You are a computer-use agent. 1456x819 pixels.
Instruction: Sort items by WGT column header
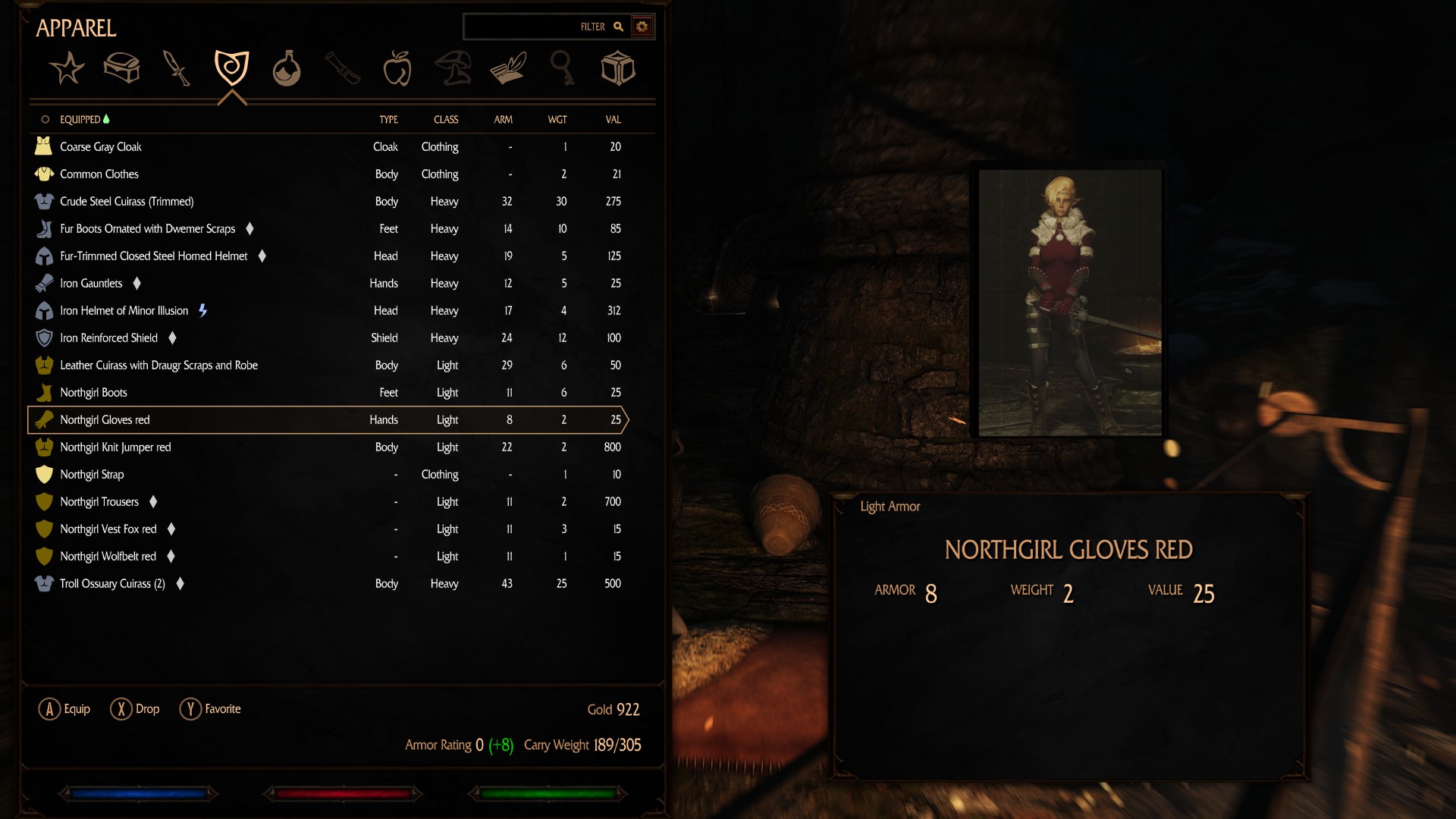[x=557, y=120]
